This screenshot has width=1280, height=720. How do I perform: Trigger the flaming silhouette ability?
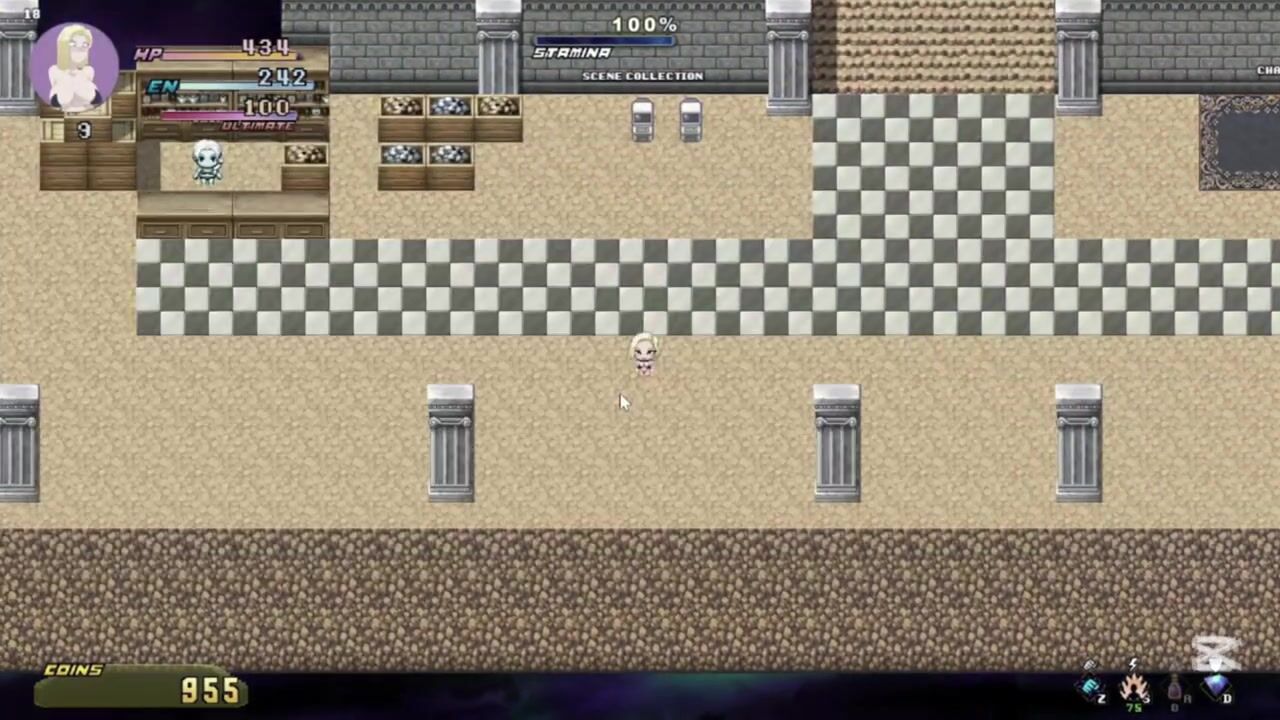[1134, 688]
